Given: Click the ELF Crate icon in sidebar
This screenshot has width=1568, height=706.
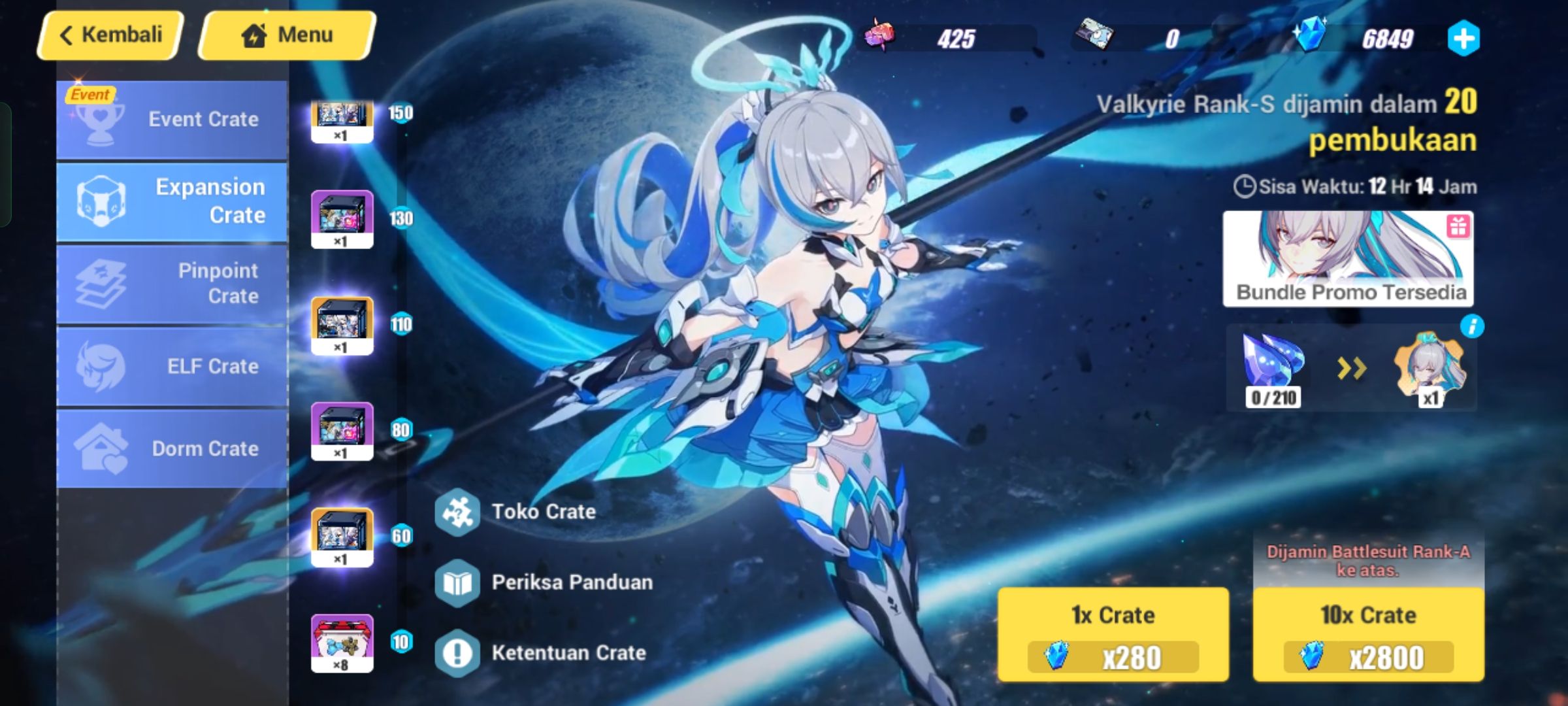Looking at the screenshot, I should coord(99,367).
